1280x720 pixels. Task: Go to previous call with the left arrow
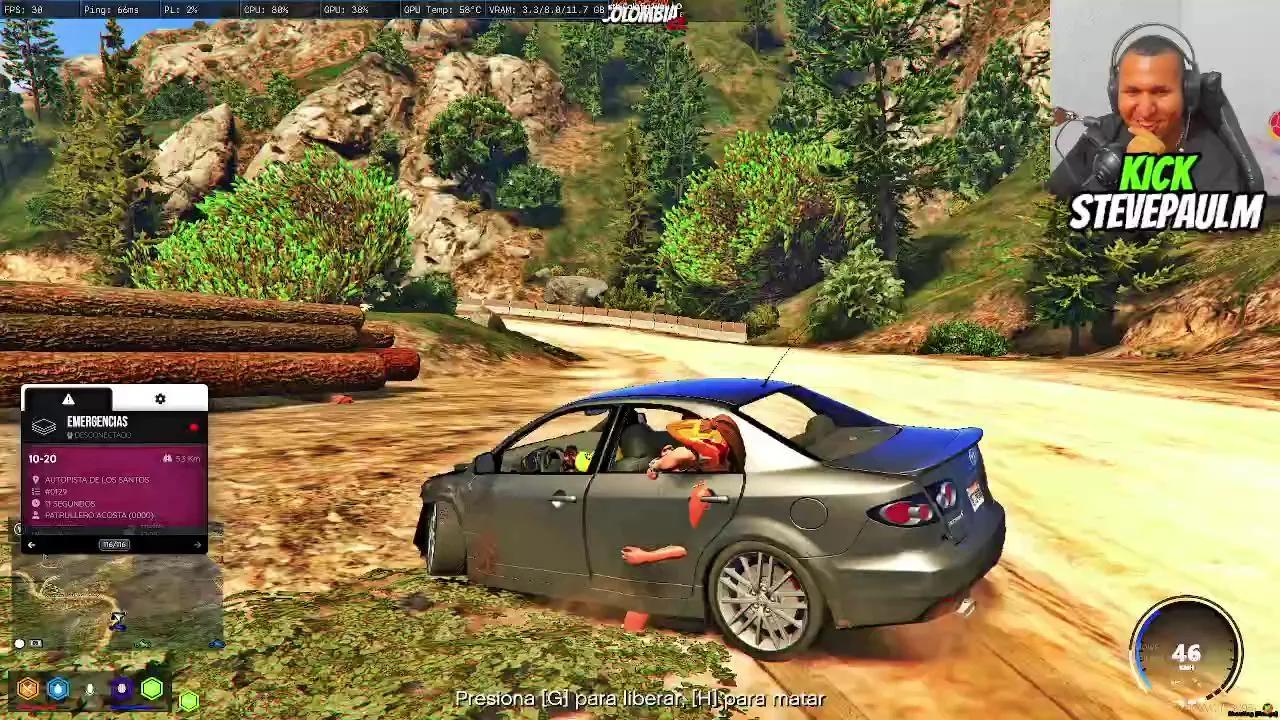[x=29, y=544]
